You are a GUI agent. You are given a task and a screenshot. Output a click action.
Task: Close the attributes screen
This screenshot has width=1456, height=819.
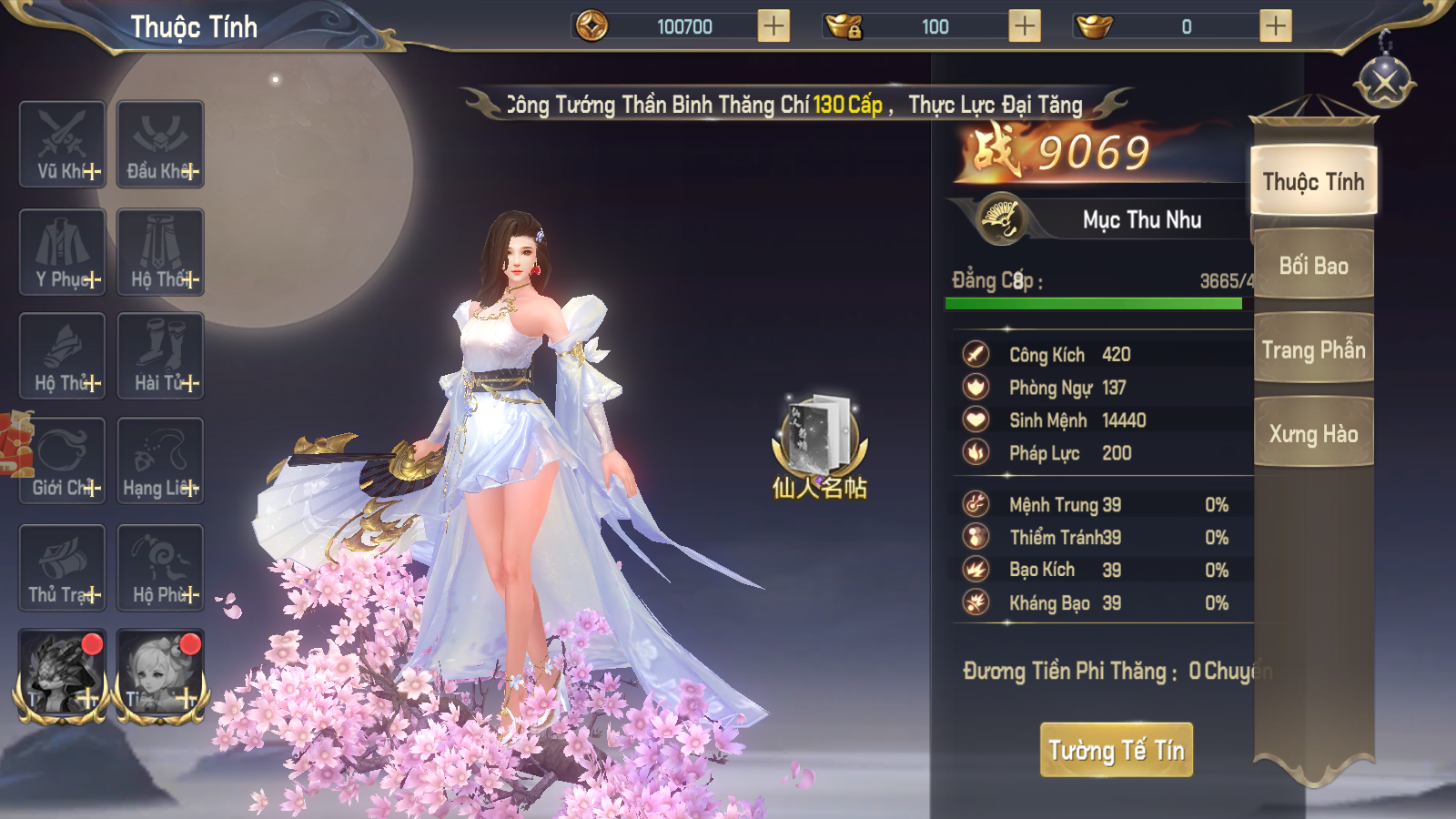(x=1384, y=84)
